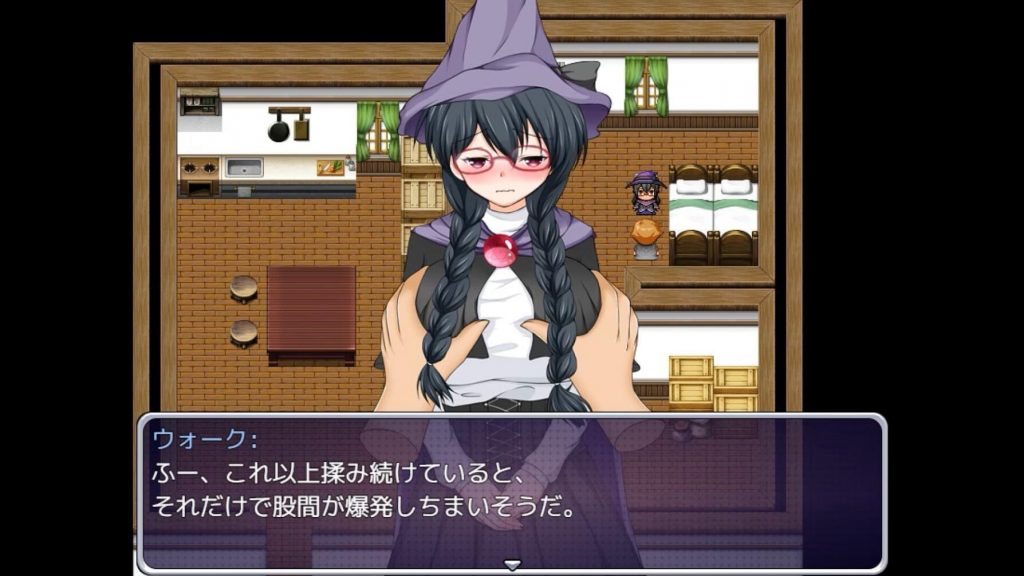Click the dialogue continue arrow indicator
This screenshot has width=1024, height=576.
click(512, 565)
